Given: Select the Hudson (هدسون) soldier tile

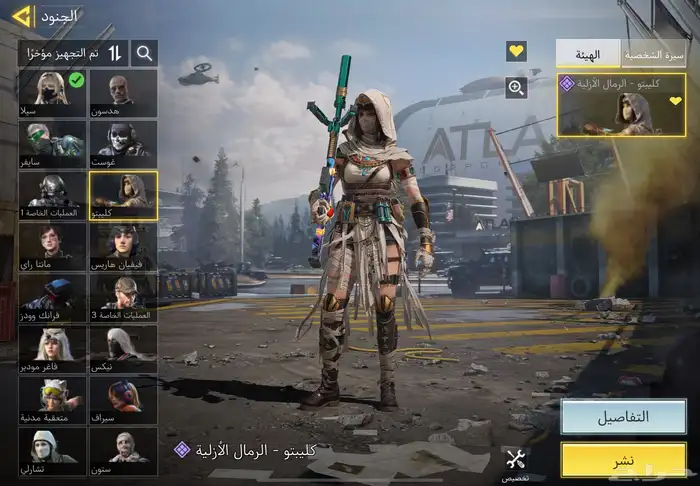Looking at the screenshot, I should pyautogui.click(x=123, y=93).
